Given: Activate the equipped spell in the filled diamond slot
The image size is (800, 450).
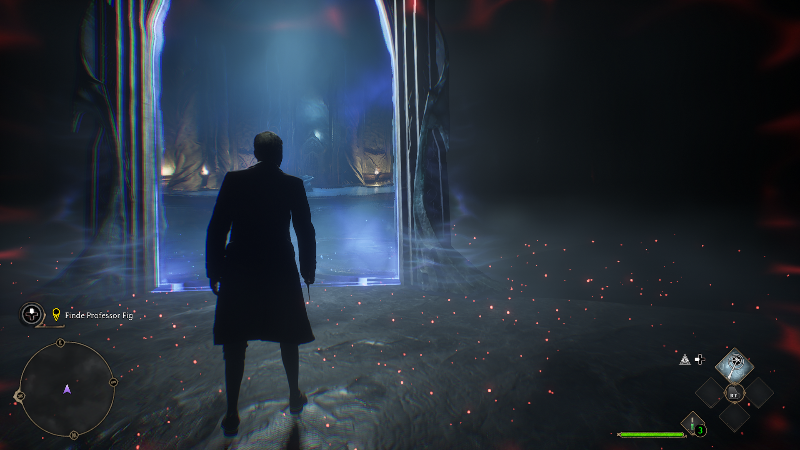Looking at the screenshot, I should (x=735, y=364).
